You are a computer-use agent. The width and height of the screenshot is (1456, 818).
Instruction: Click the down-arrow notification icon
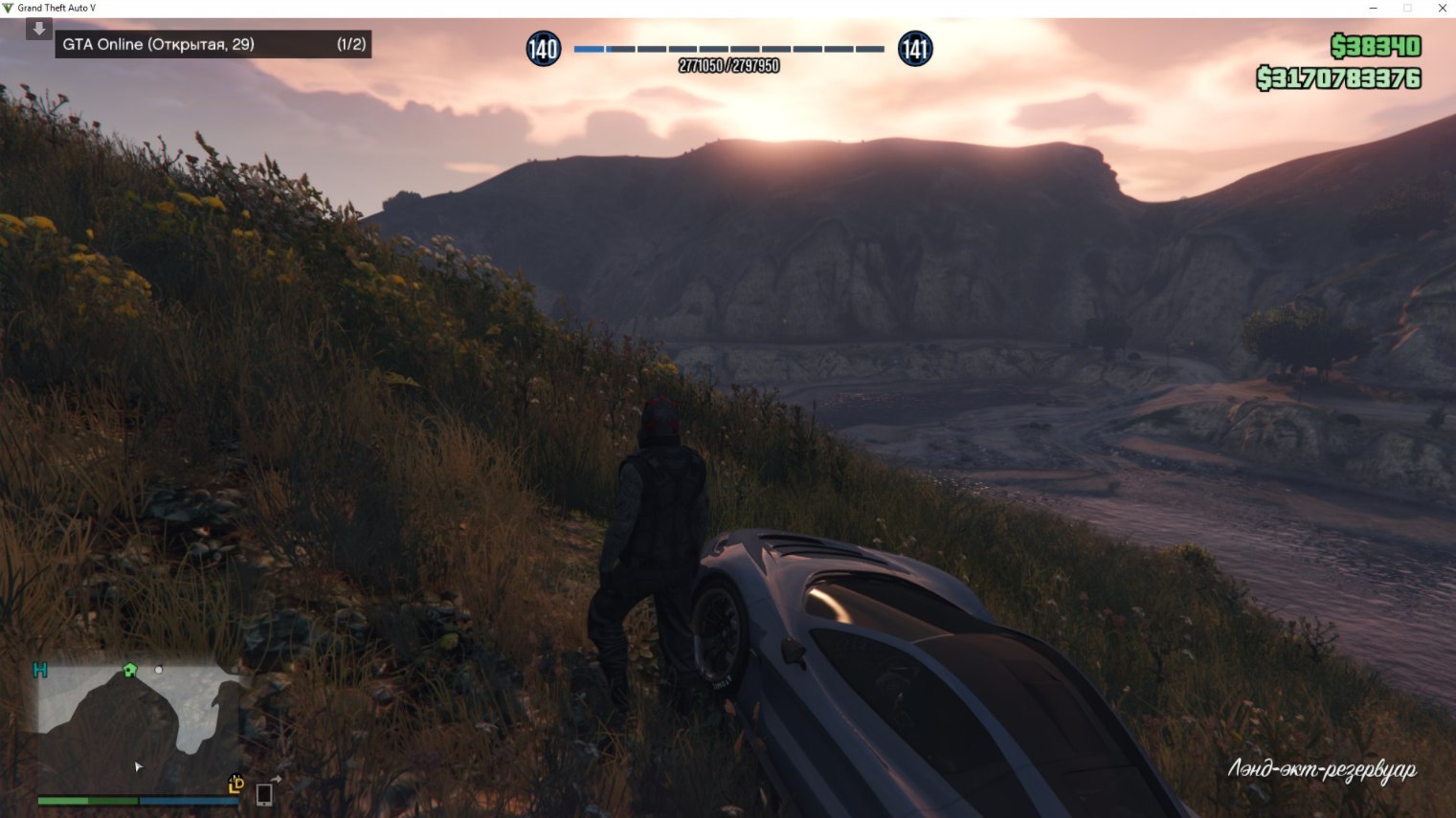(39, 29)
